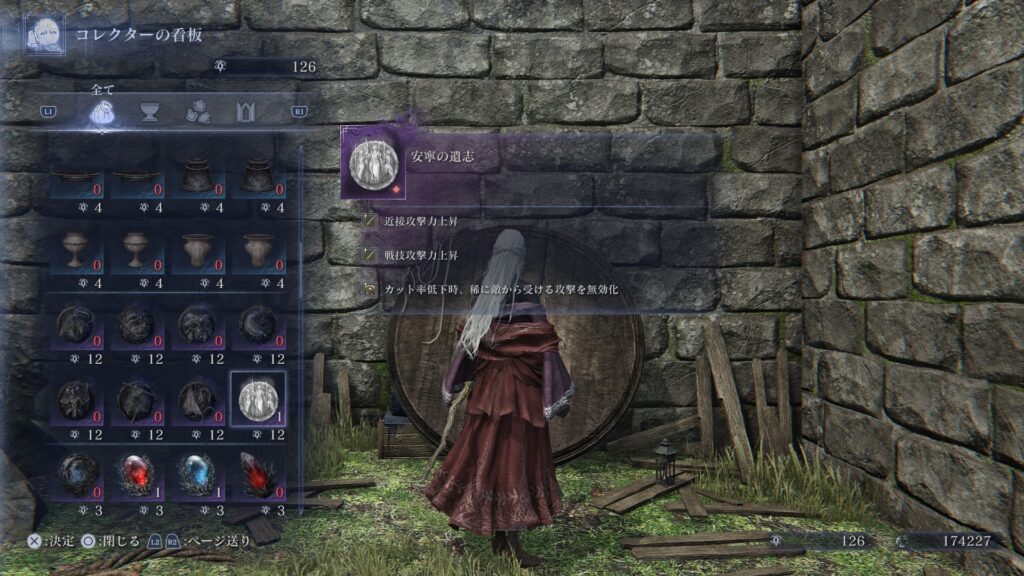Select the 全て all-items category tab
Image resolution: width=1024 pixels, height=576 pixels.
[103, 112]
